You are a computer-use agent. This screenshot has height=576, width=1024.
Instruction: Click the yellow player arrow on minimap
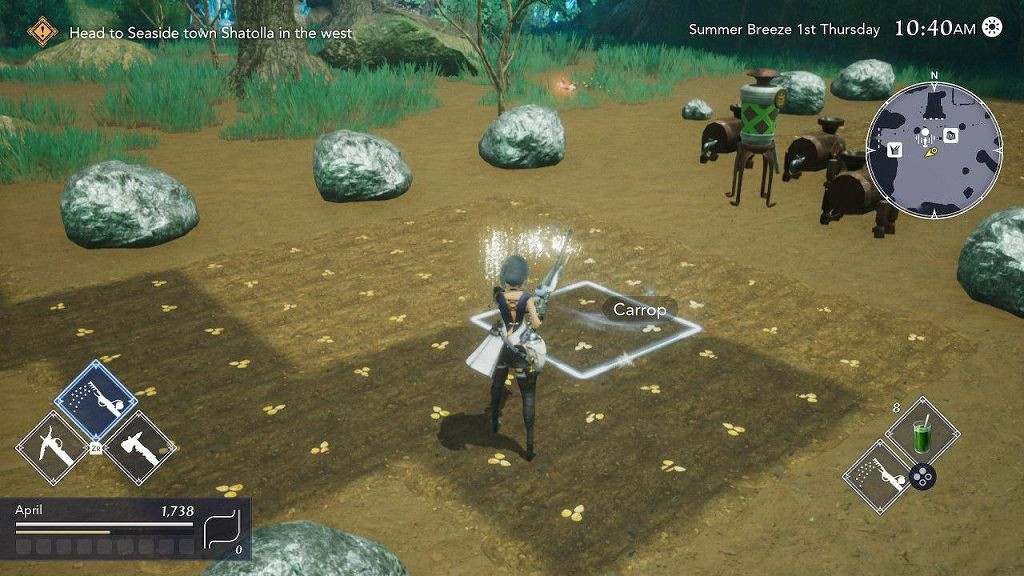(931, 154)
